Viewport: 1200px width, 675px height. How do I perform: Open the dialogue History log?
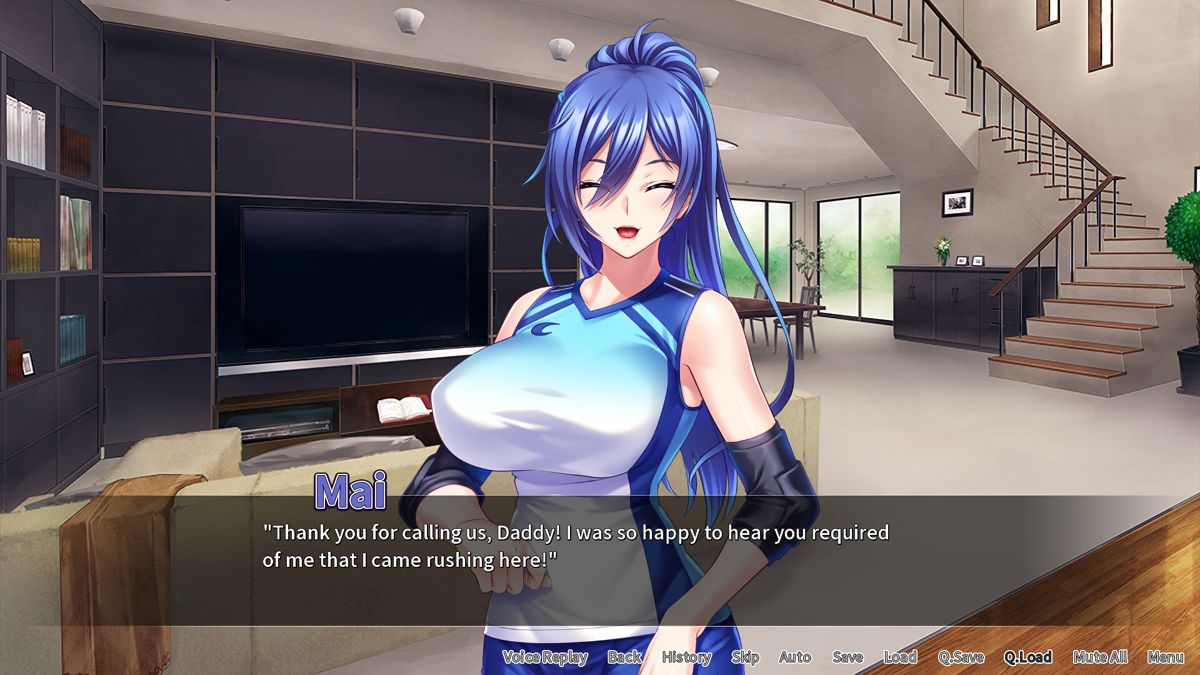pyautogui.click(x=687, y=657)
